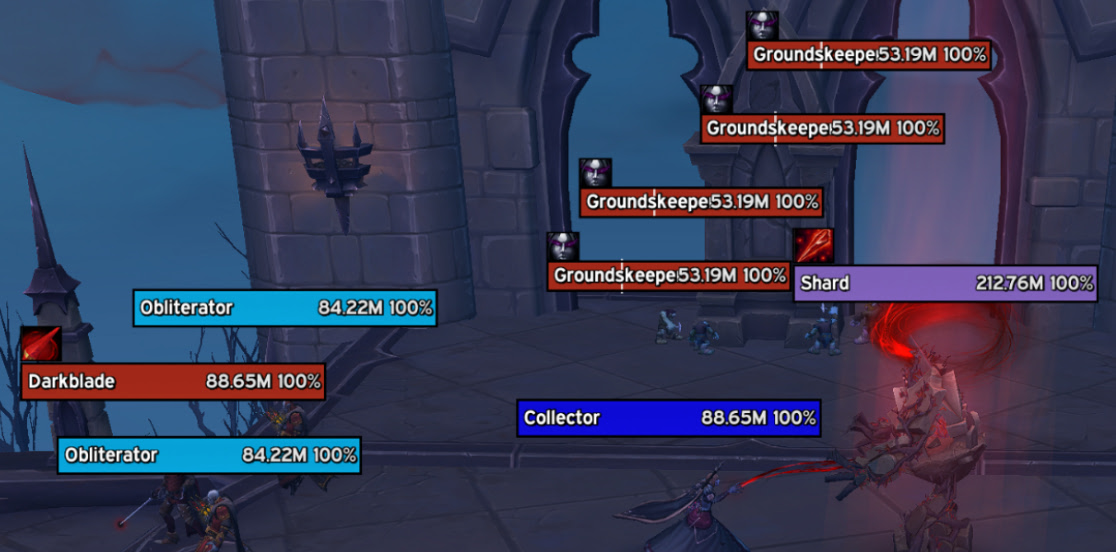Choose the red Darkblade nameplate
The width and height of the screenshot is (1116, 552).
click(x=173, y=381)
